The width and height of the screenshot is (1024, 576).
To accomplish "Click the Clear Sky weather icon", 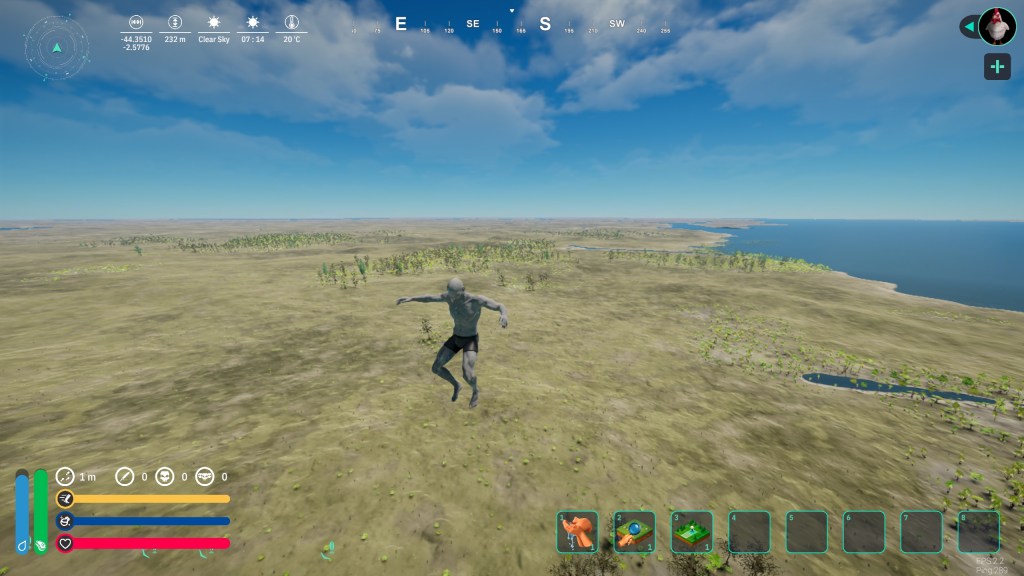I will pyautogui.click(x=213, y=22).
